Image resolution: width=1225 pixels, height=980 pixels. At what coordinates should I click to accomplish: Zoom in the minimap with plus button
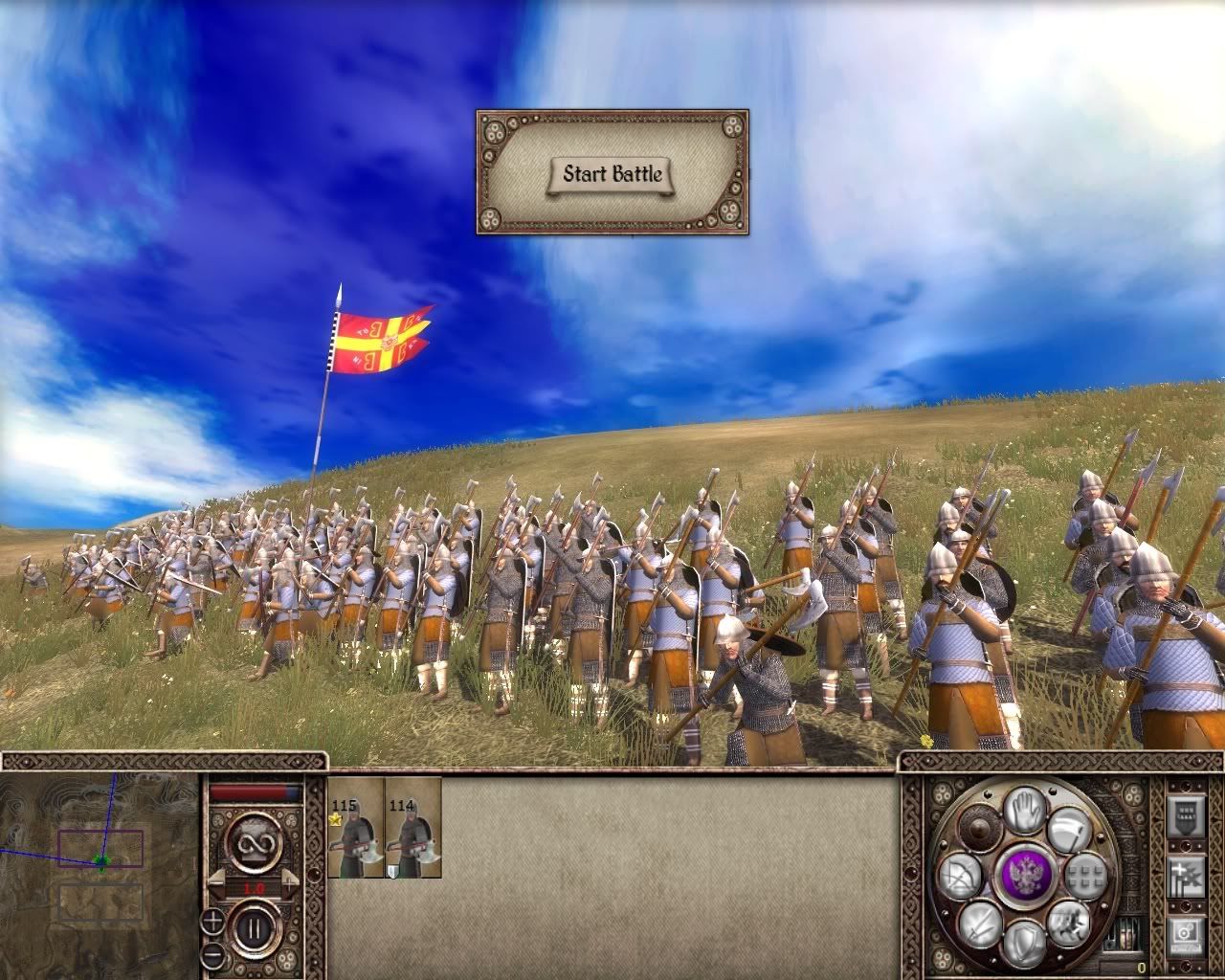coord(212,923)
